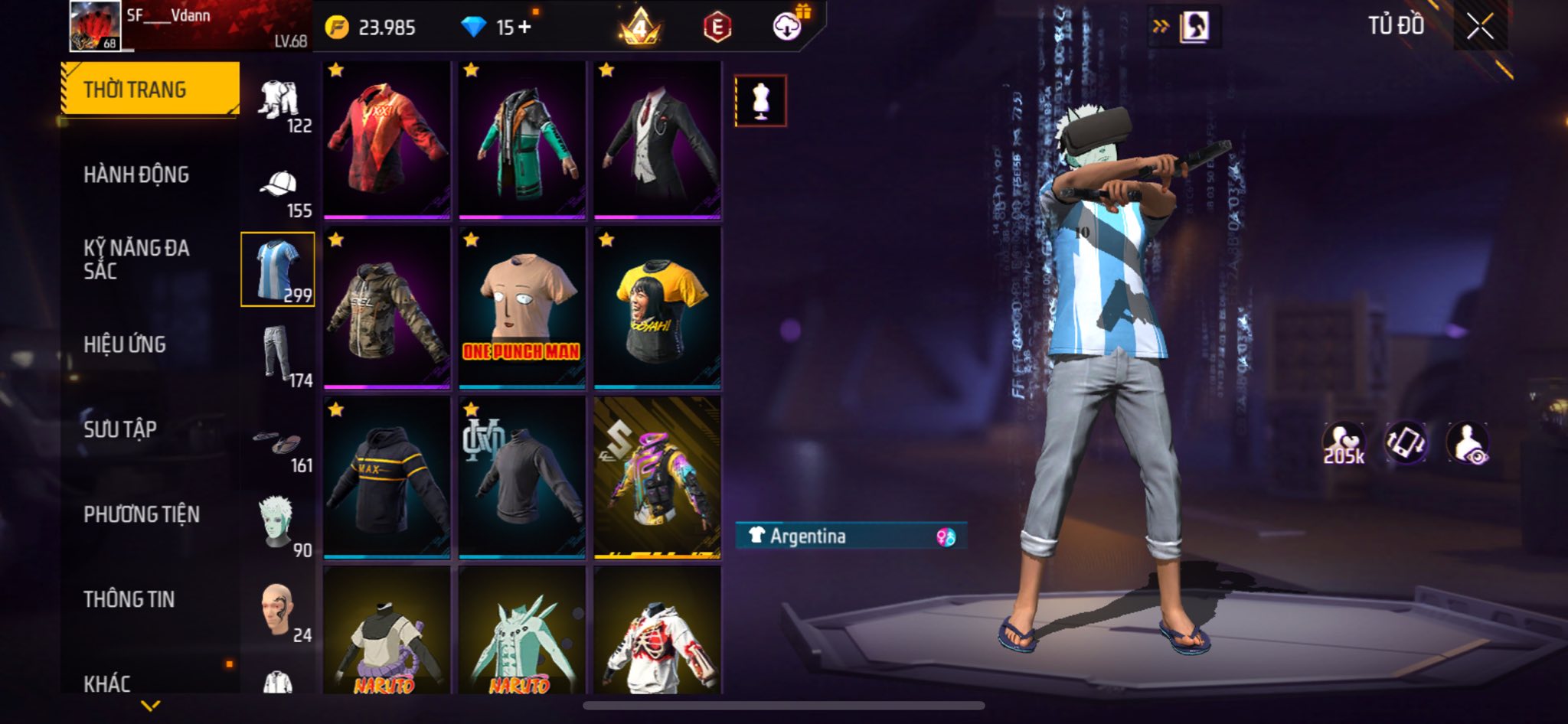This screenshot has height=724, width=1568.
Task: Click the mannequin outfit preview button
Action: pyautogui.click(x=760, y=101)
